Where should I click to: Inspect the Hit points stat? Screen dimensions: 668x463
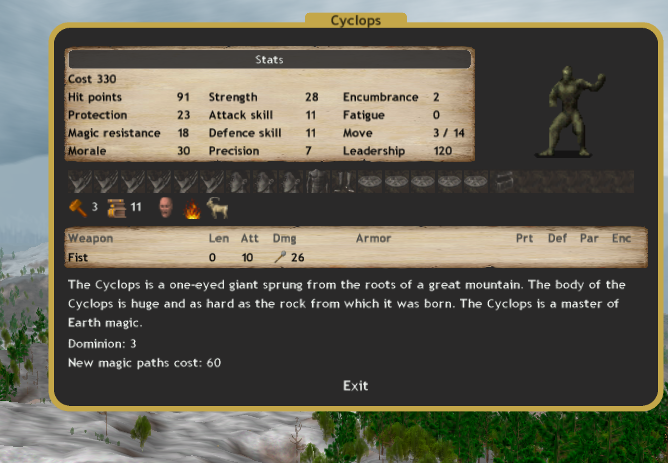(95, 97)
